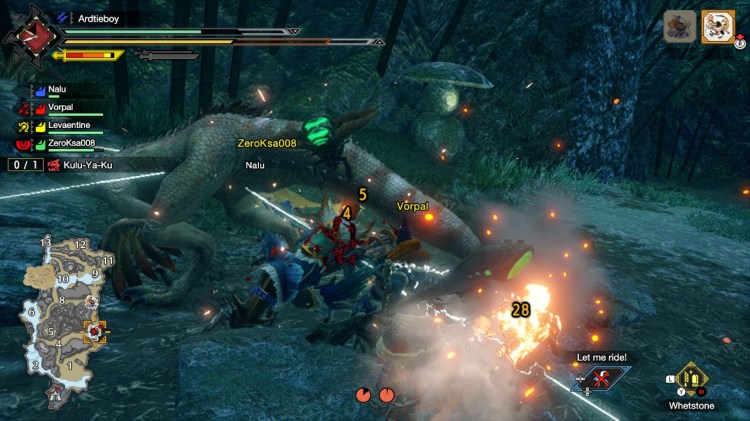Select party member Levaentine in list

click(68, 125)
